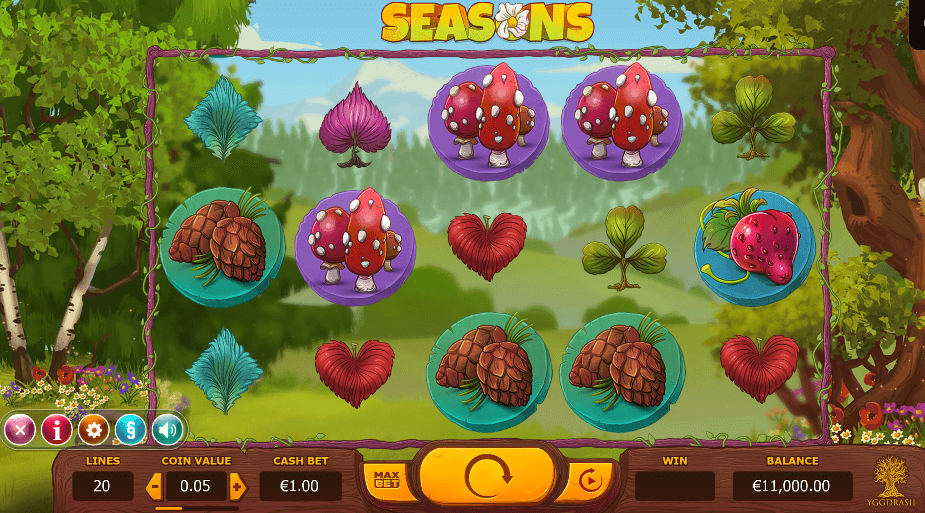Open settings via the orange gear icon

[94, 430]
